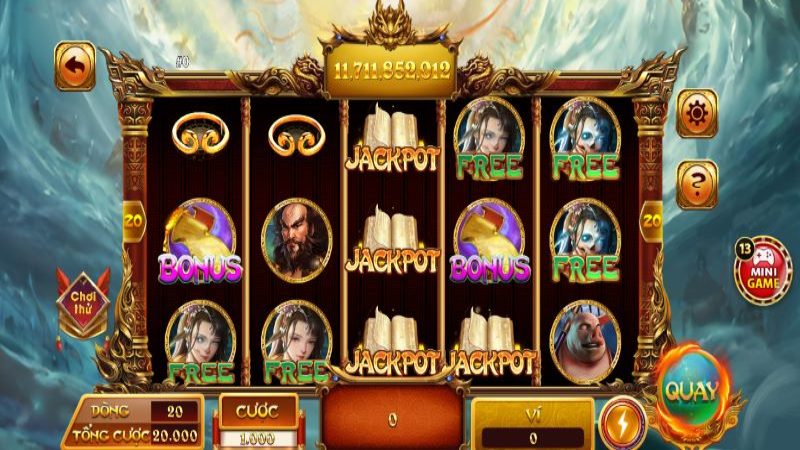Open settings via the gear icon
Viewport: 800px width, 450px height.
pyautogui.click(x=697, y=113)
